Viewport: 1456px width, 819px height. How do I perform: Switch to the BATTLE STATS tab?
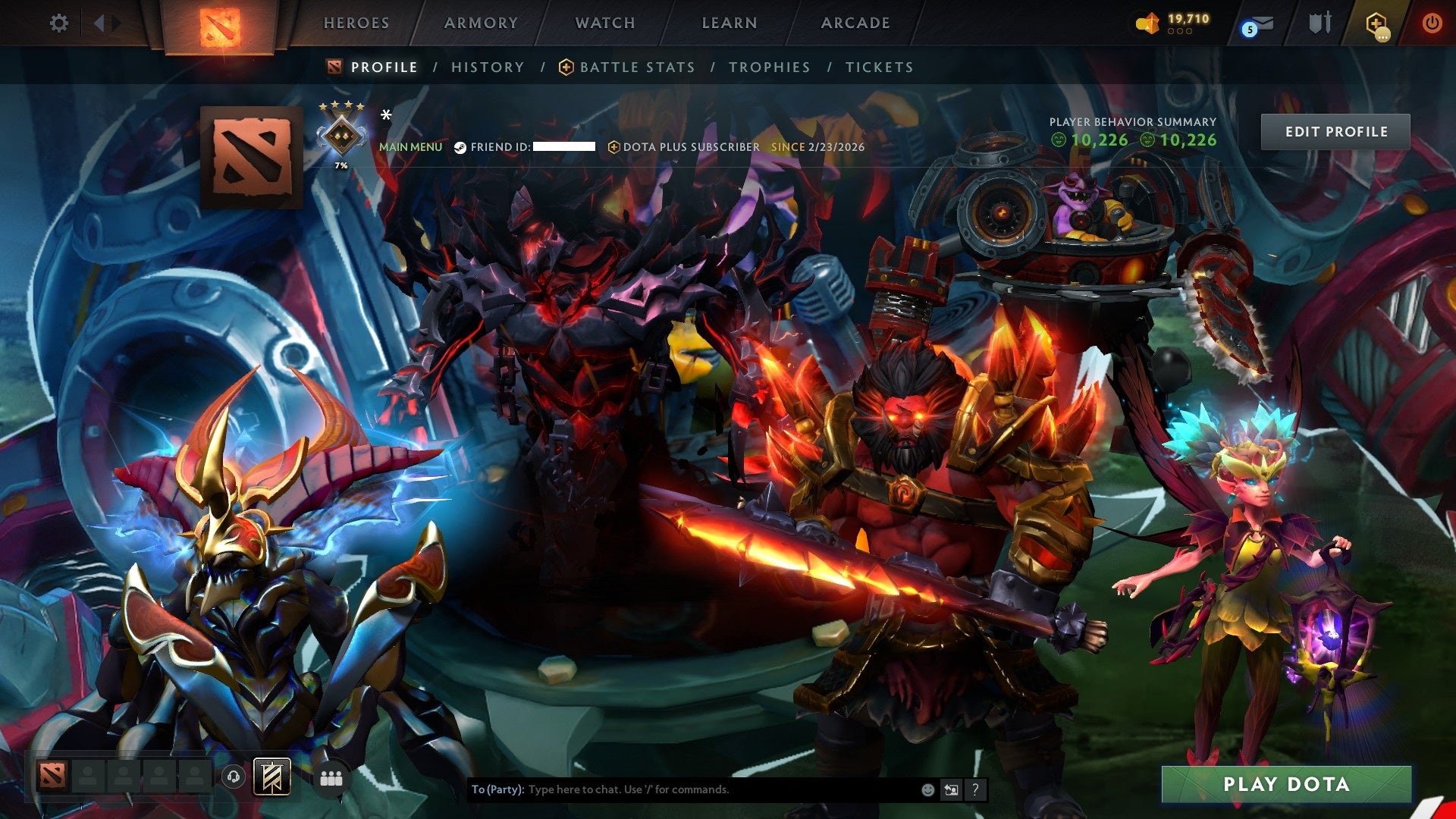[x=635, y=67]
